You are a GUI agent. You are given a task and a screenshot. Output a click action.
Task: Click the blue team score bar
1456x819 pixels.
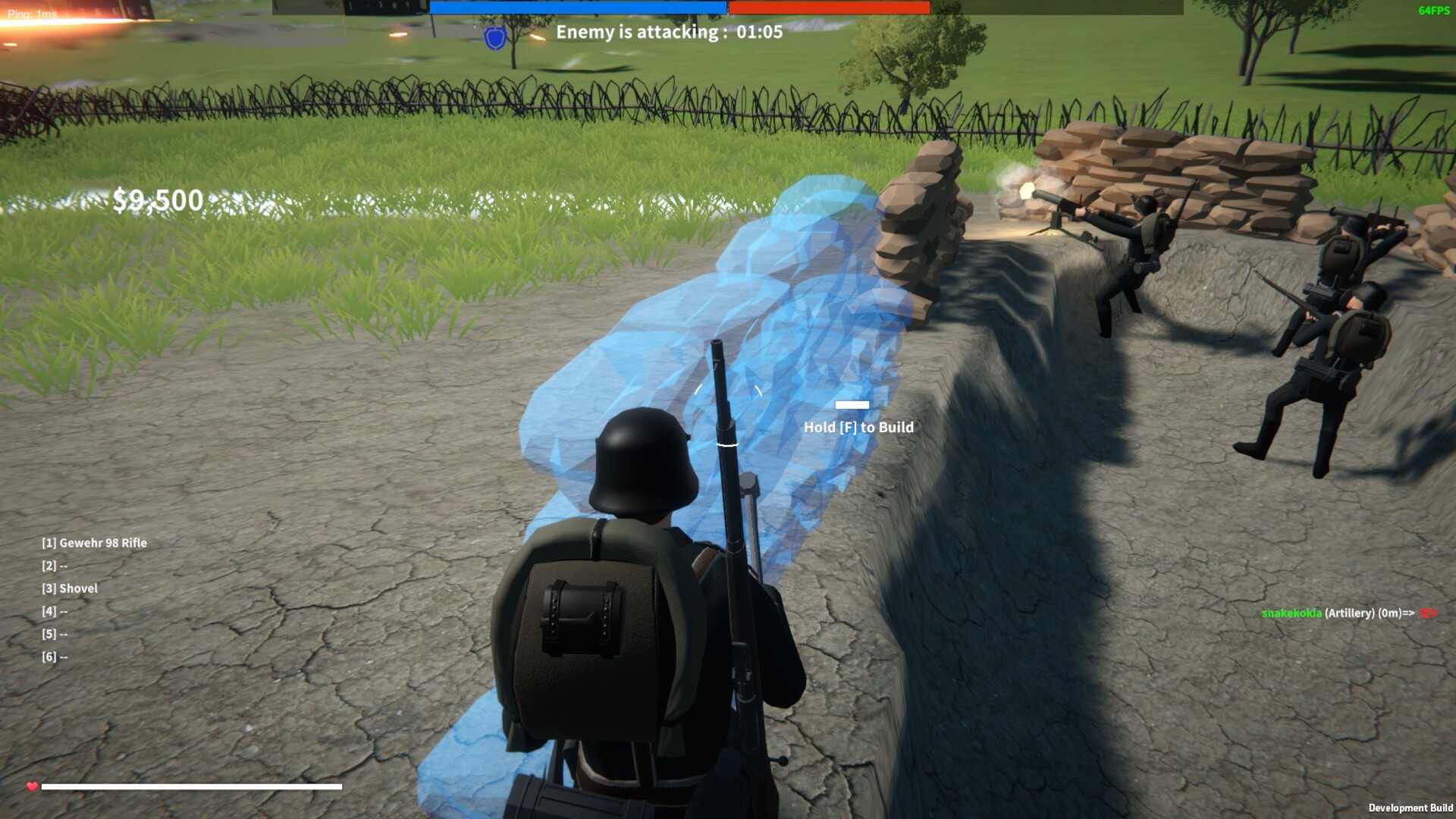click(x=579, y=8)
